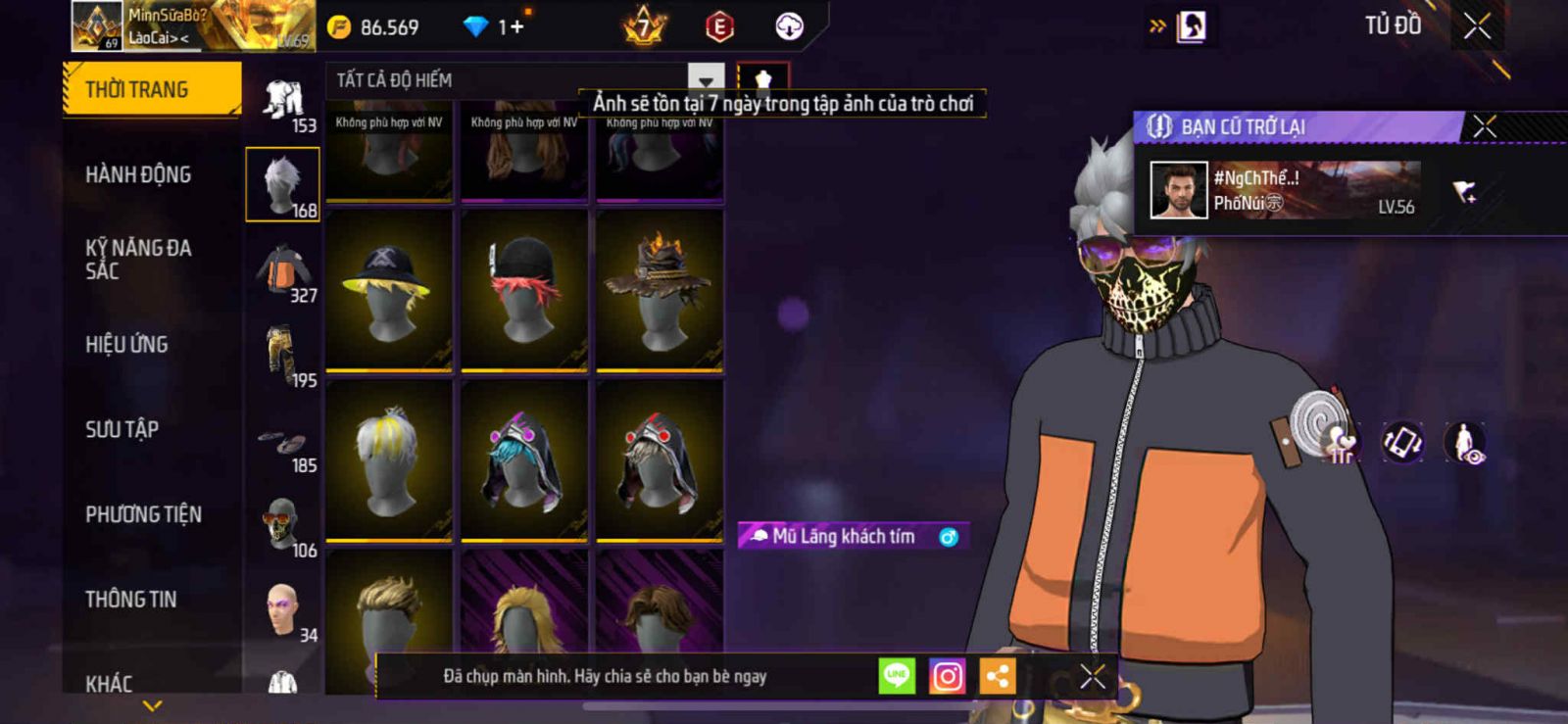
Task: Open the Tất Cả Độ Hiếm dropdown
Action: [x=526, y=80]
